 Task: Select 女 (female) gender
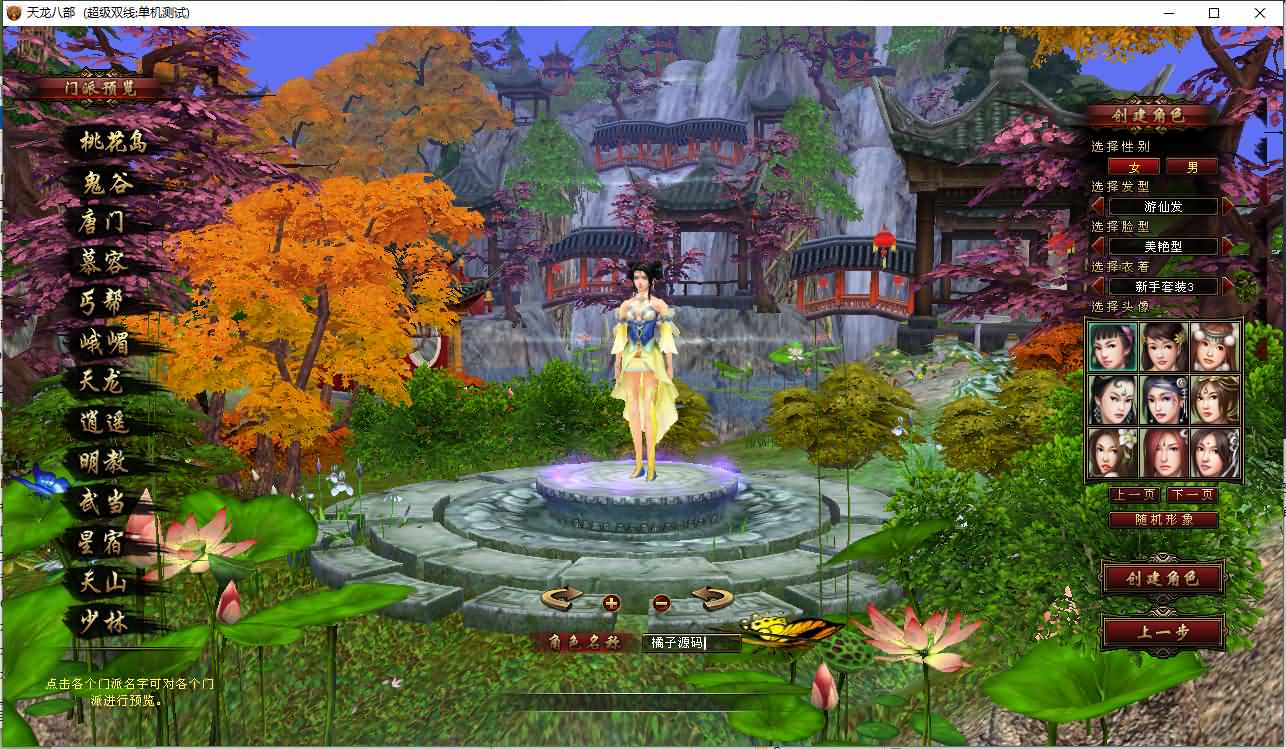click(x=1135, y=166)
